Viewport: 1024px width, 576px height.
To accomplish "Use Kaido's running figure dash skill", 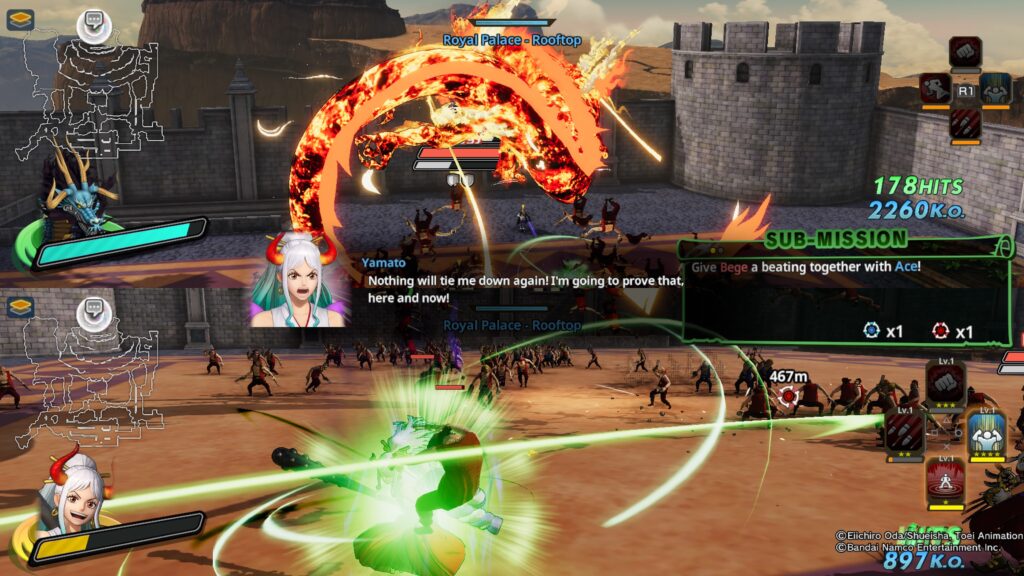I will 936,88.
